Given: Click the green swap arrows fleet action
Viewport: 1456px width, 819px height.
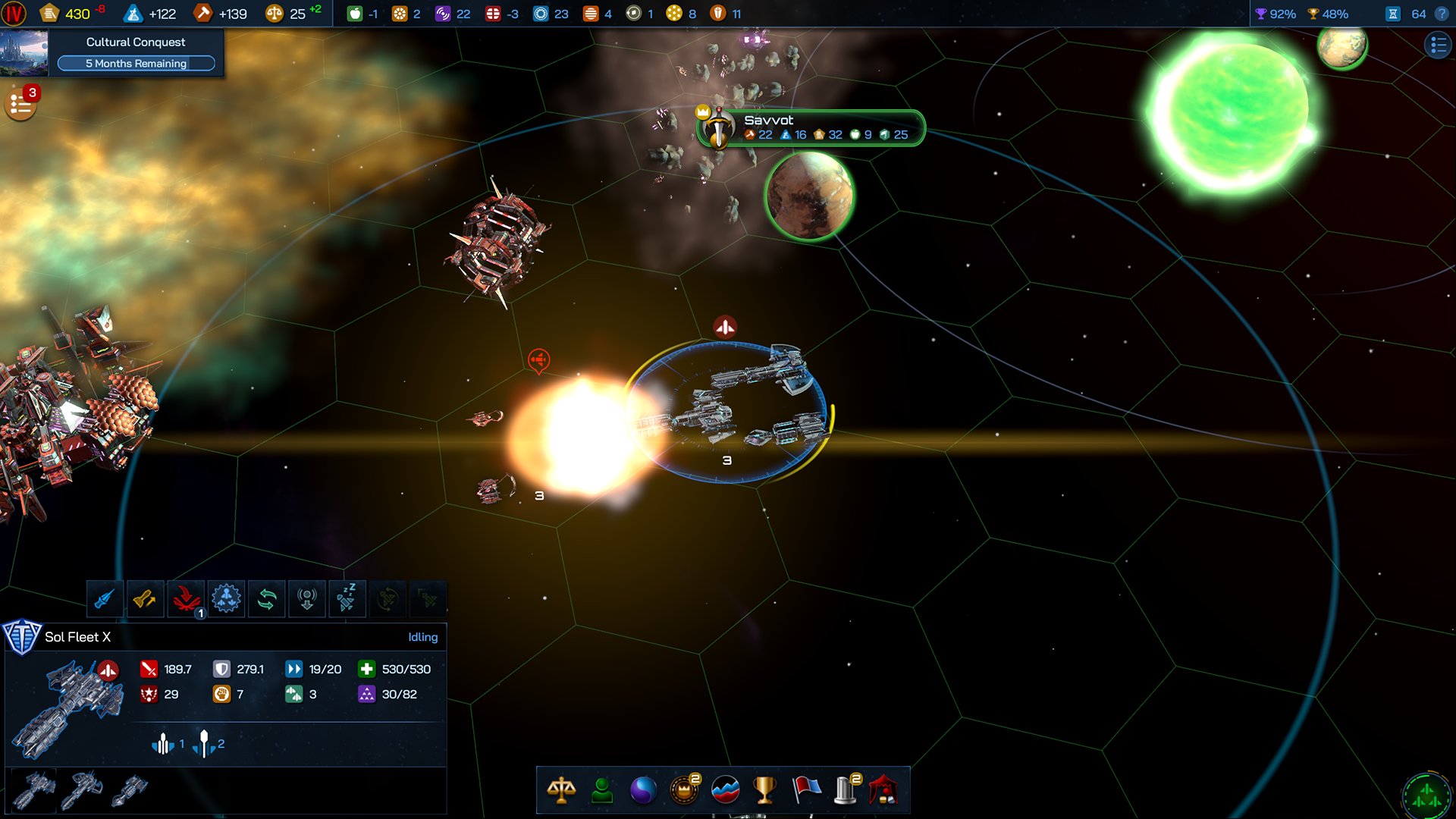Looking at the screenshot, I should tap(267, 599).
